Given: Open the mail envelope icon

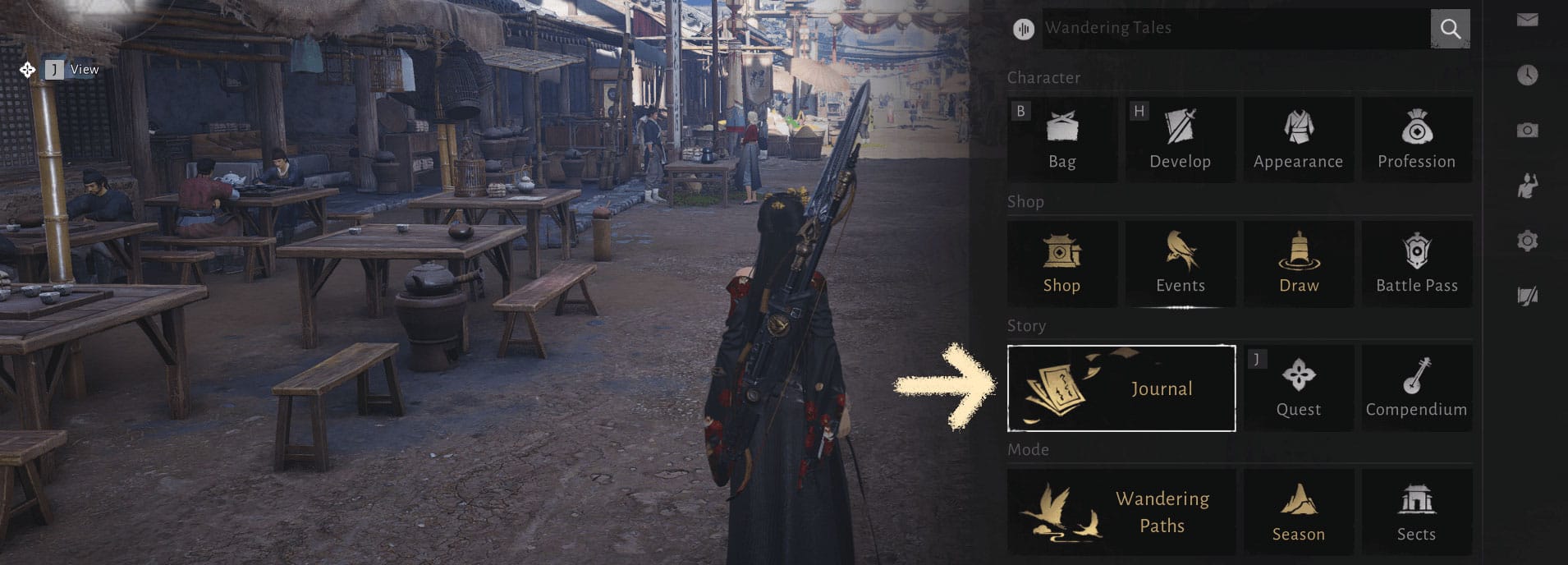Looking at the screenshot, I should [1527, 20].
